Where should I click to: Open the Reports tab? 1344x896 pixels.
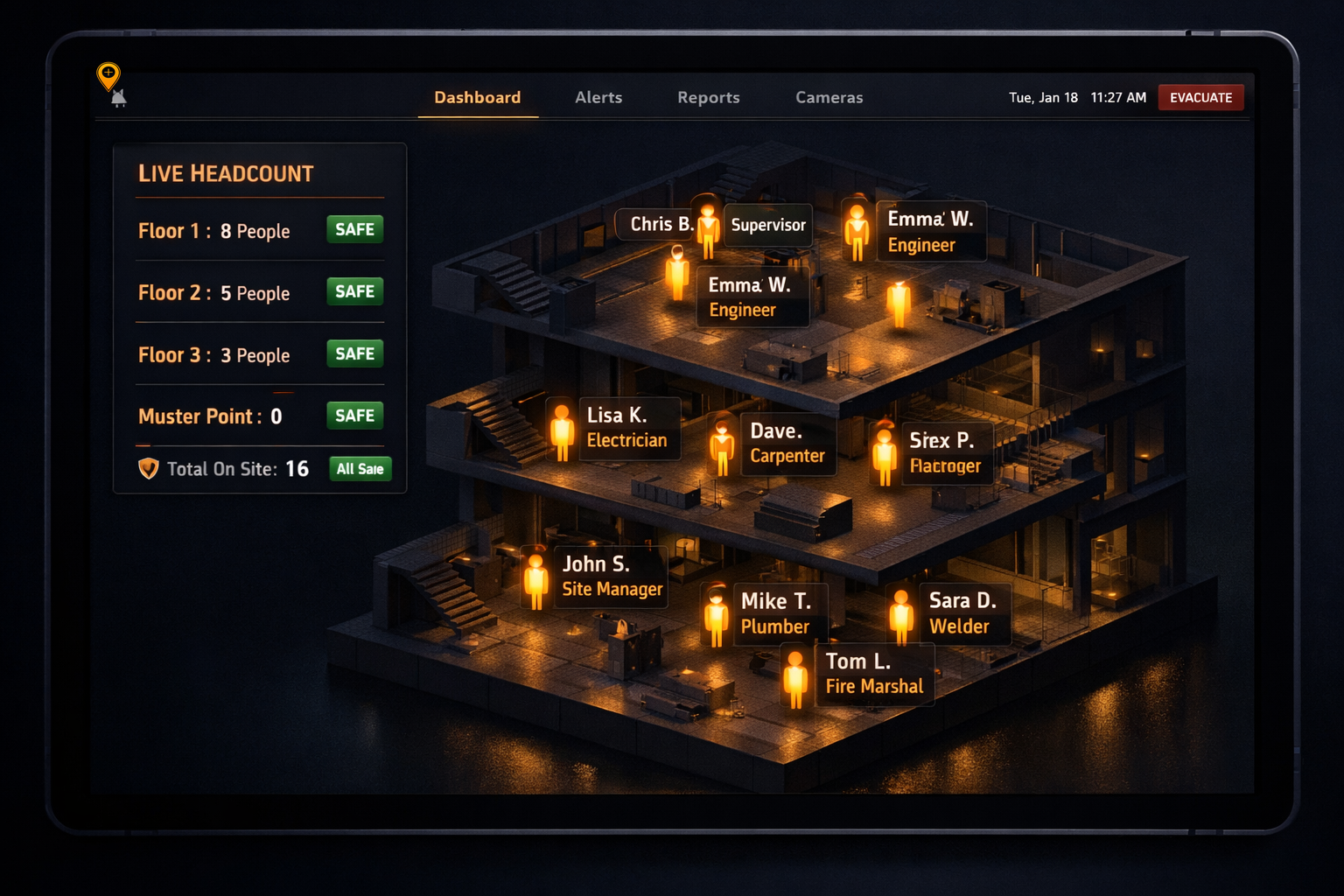pyautogui.click(x=709, y=97)
